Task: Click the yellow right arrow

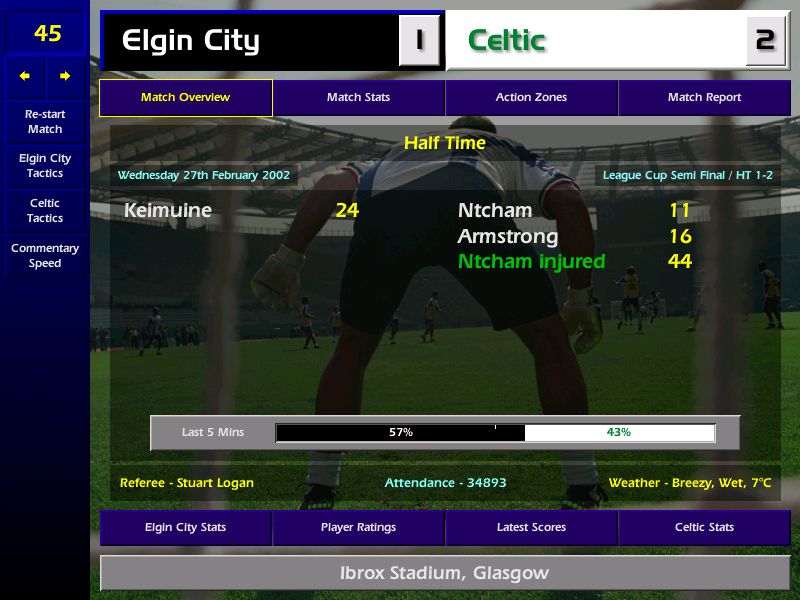Action: point(65,76)
